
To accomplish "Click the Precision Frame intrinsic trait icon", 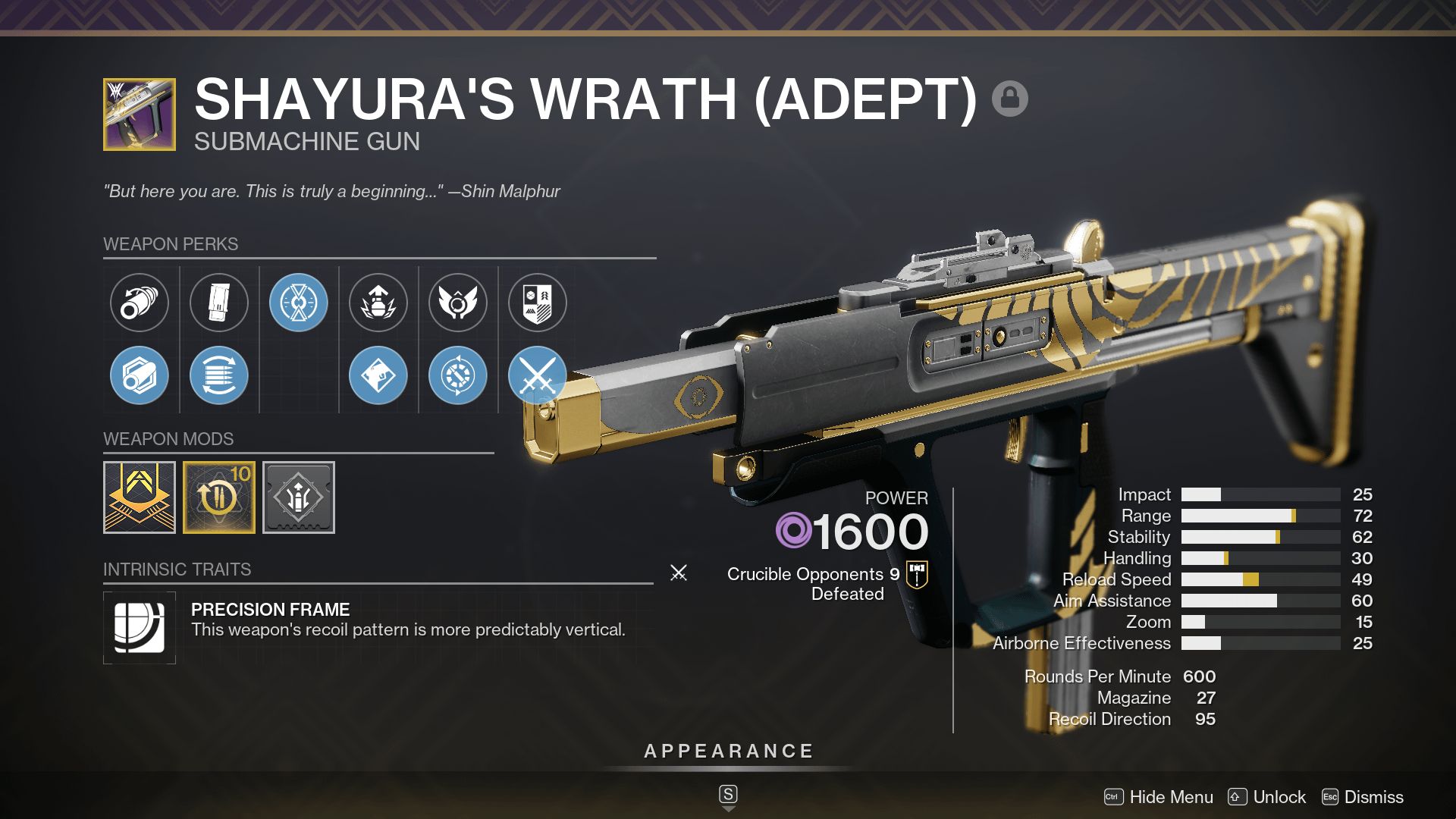I will click(140, 628).
